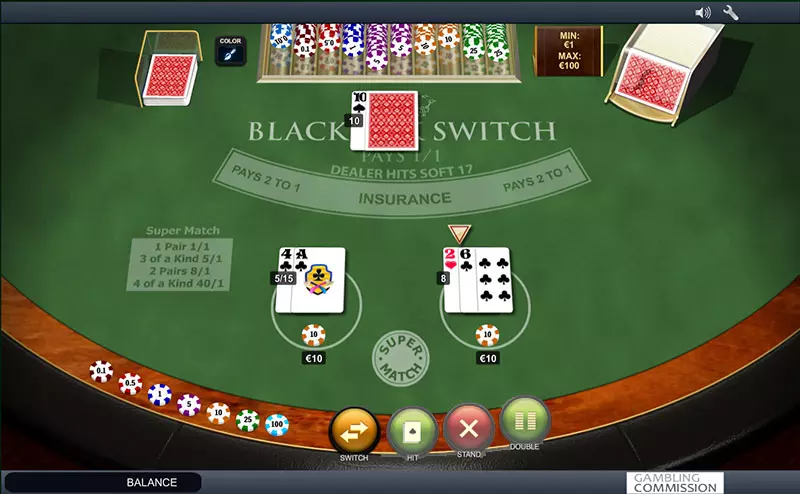Open settings via the wrench icon
The width and height of the screenshot is (800, 494).
[730, 13]
